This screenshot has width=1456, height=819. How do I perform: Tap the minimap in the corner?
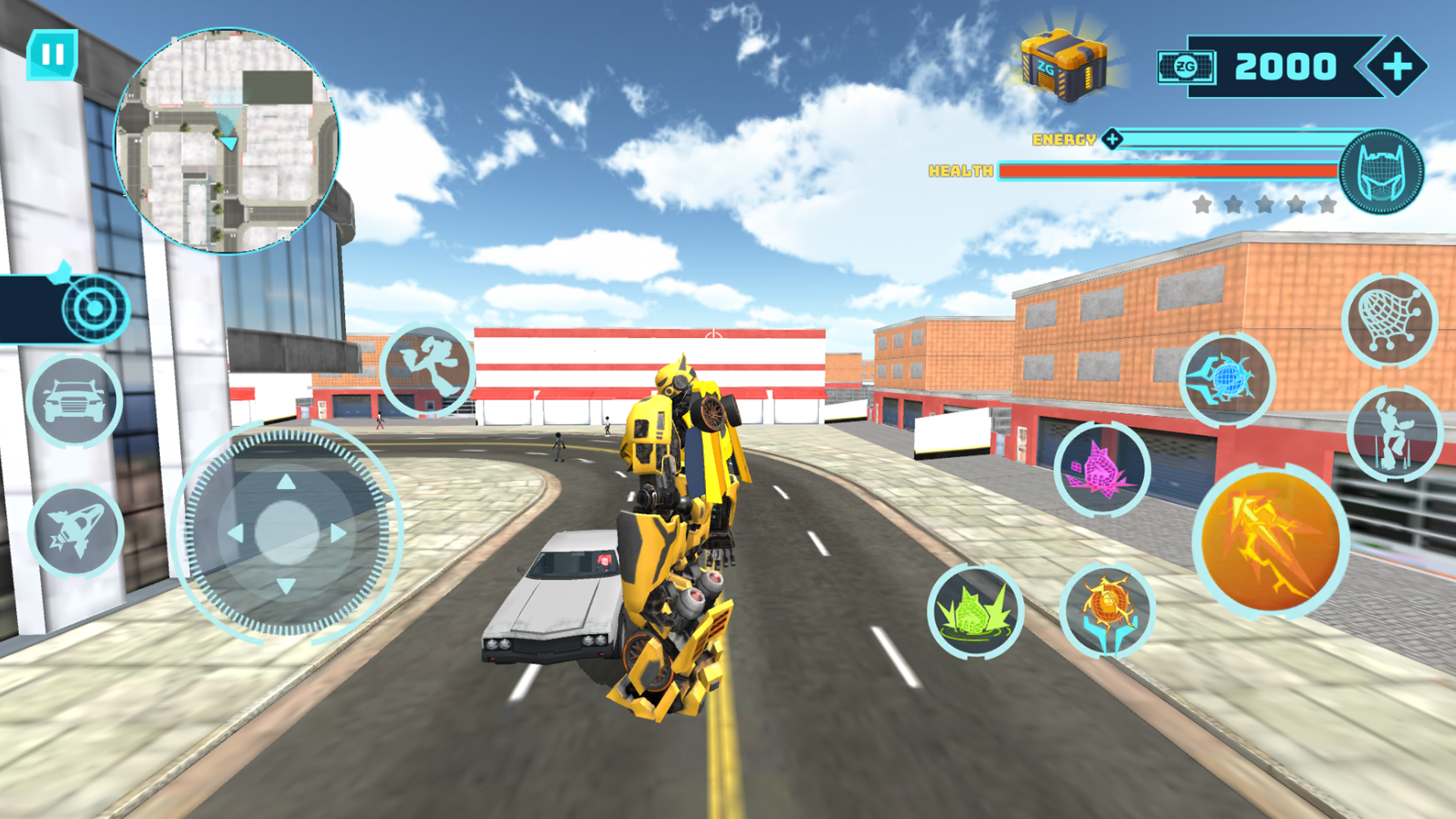tap(227, 133)
